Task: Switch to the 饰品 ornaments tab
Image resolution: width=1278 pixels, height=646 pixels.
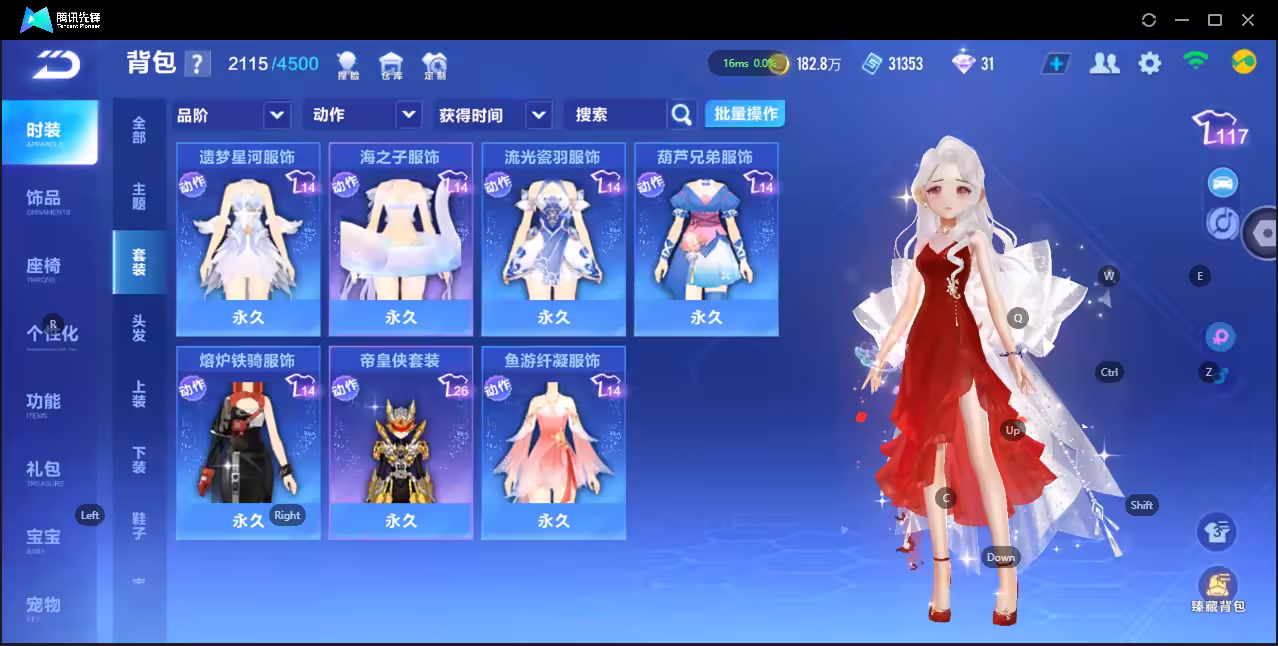Action: [44, 200]
